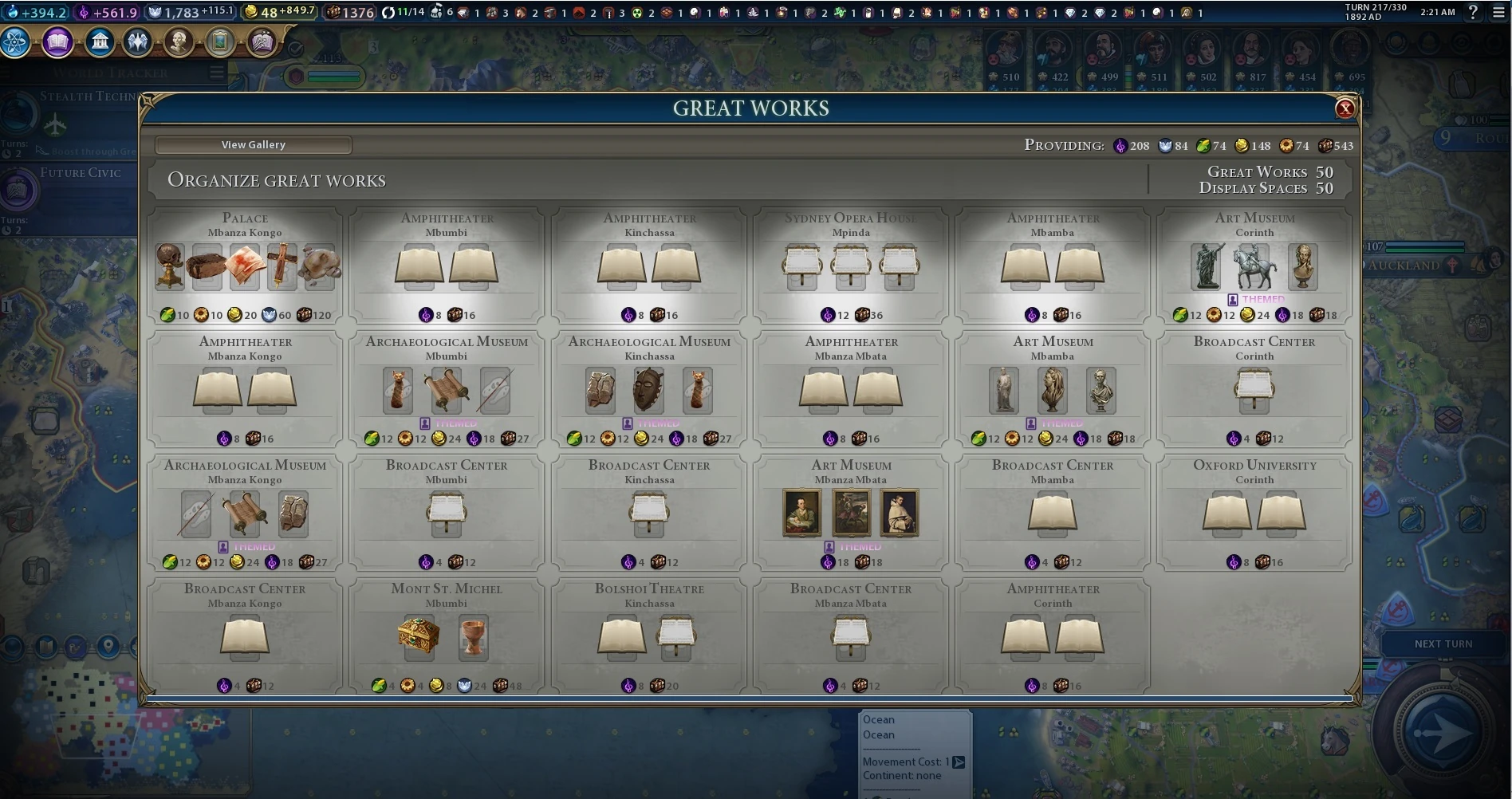Toggle the Themed label on Corinth Art Museum
This screenshot has height=799, width=1512.
[x=1257, y=299]
